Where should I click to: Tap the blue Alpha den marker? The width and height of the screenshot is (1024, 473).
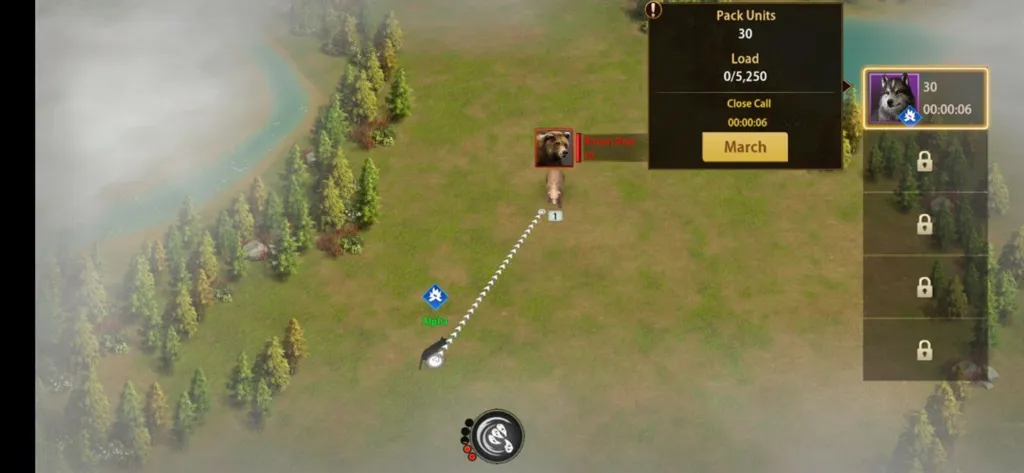[x=435, y=297]
